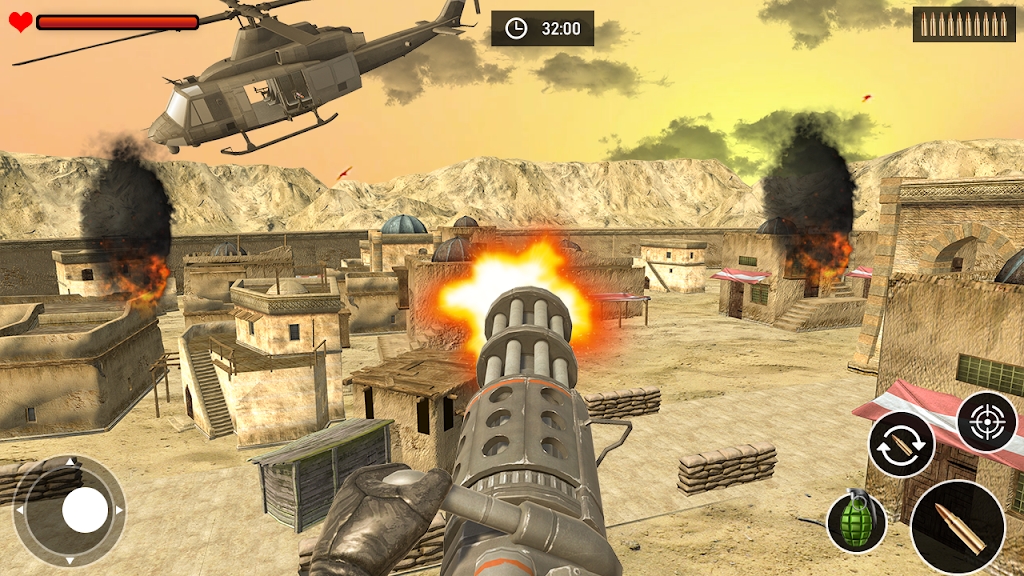Image resolution: width=1024 pixels, height=576 pixels.
Task: Activate the crosshair aim button
Action: tap(986, 422)
